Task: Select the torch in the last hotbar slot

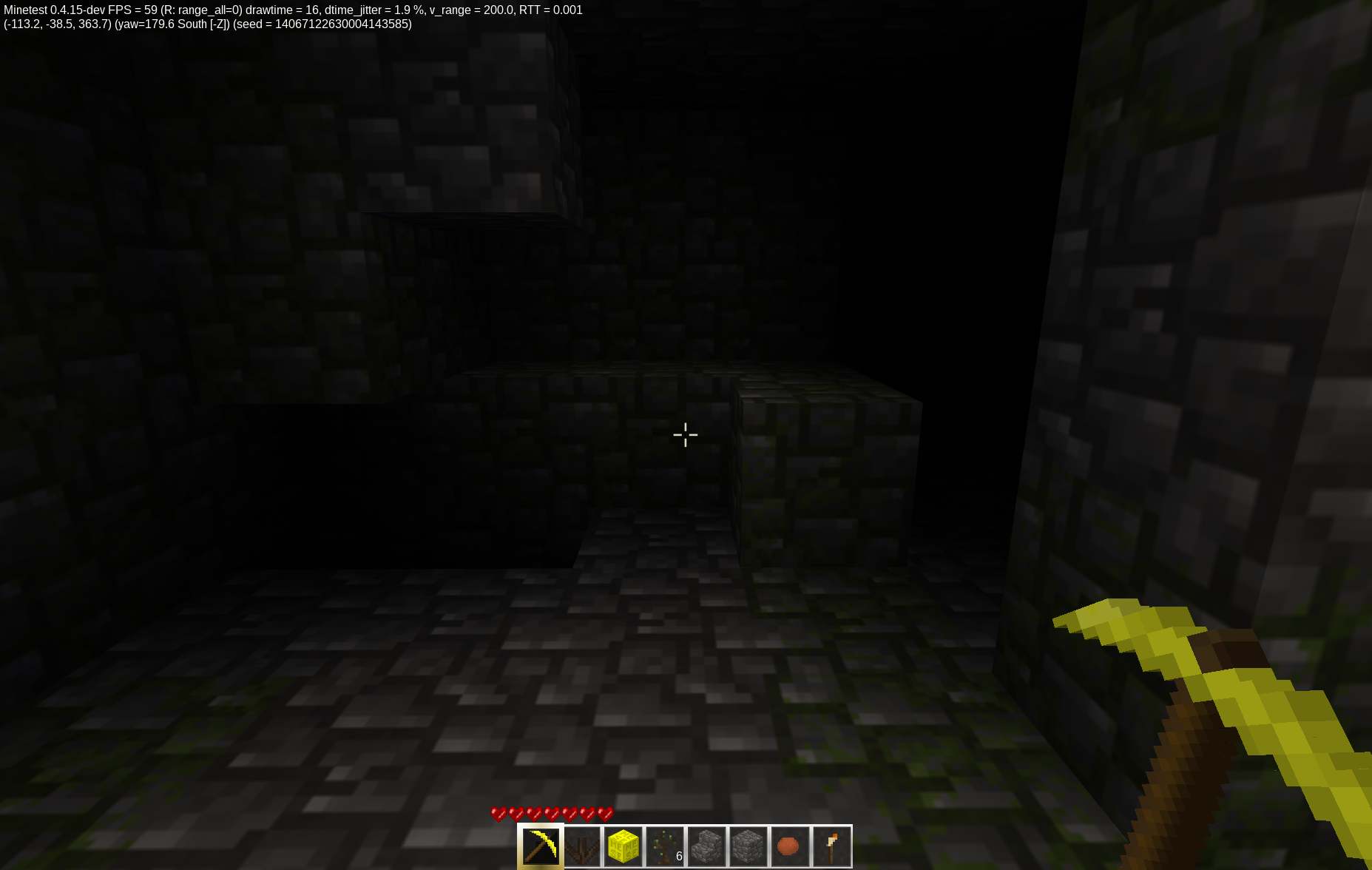Action: tap(832, 846)
